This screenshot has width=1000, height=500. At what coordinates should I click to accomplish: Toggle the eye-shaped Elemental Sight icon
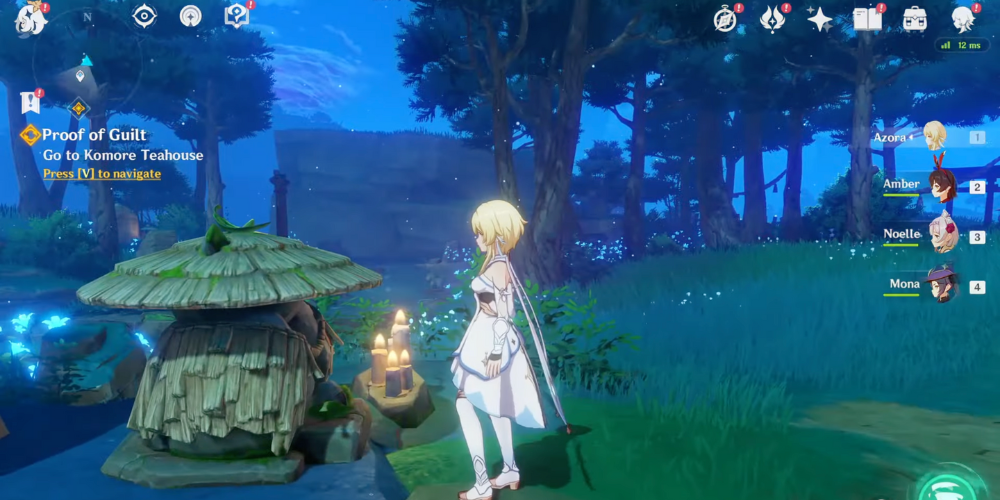[x=145, y=16]
